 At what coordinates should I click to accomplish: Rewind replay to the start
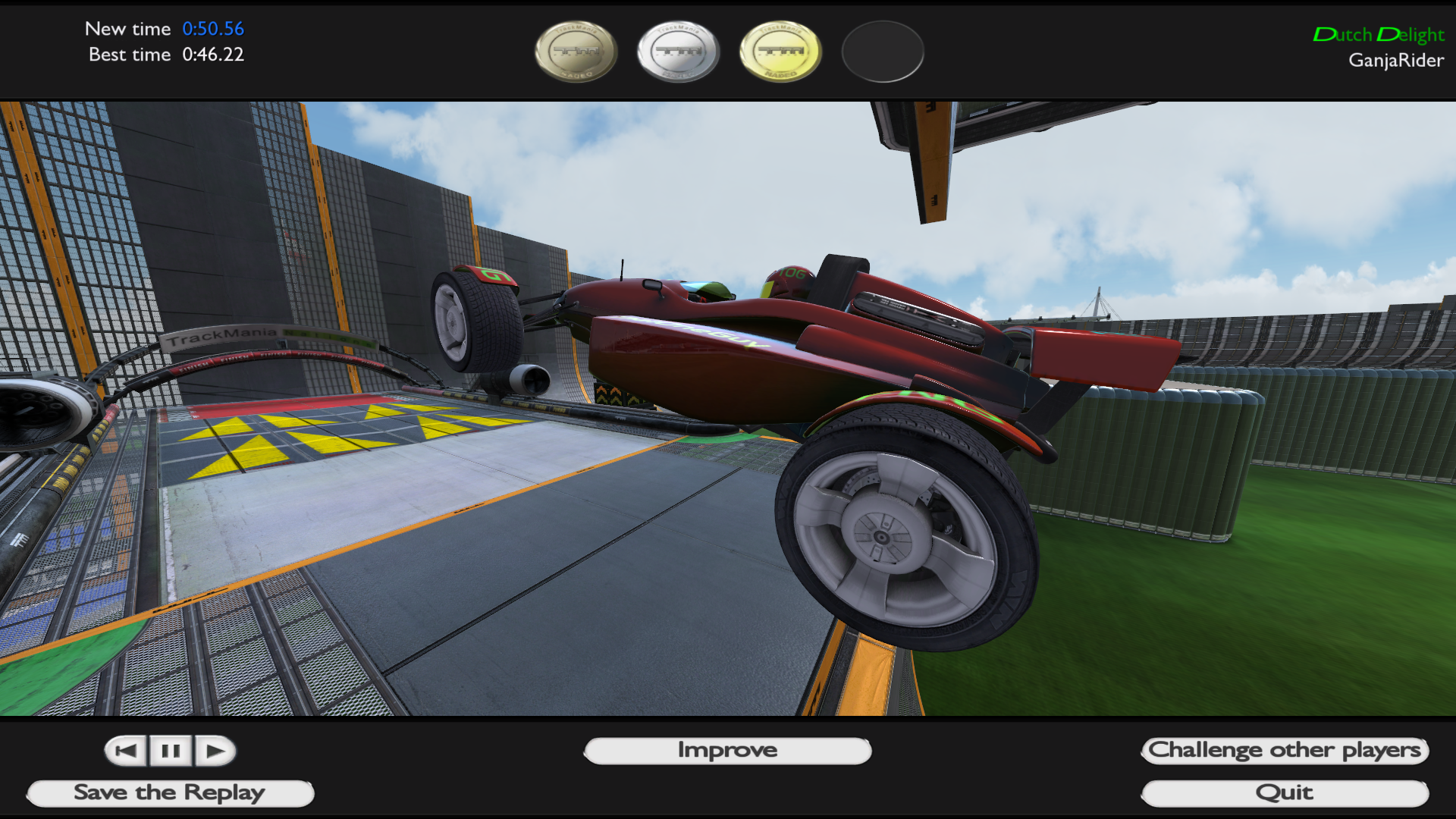tap(127, 751)
